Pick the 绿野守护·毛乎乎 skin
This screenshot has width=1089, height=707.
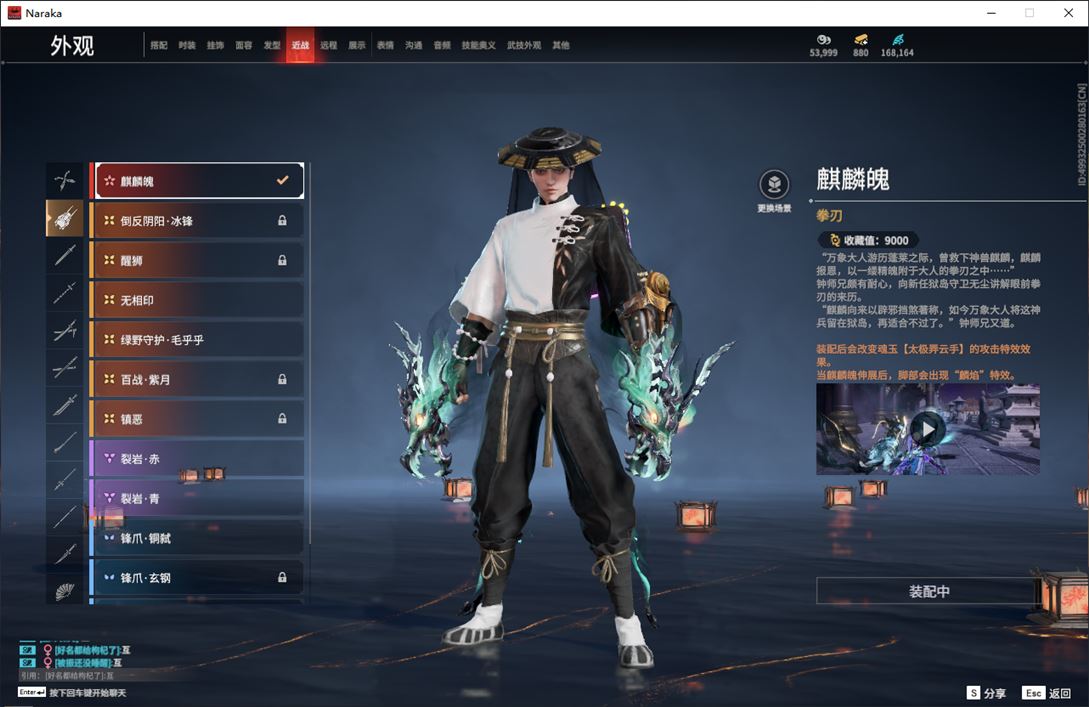coord(198,340)
